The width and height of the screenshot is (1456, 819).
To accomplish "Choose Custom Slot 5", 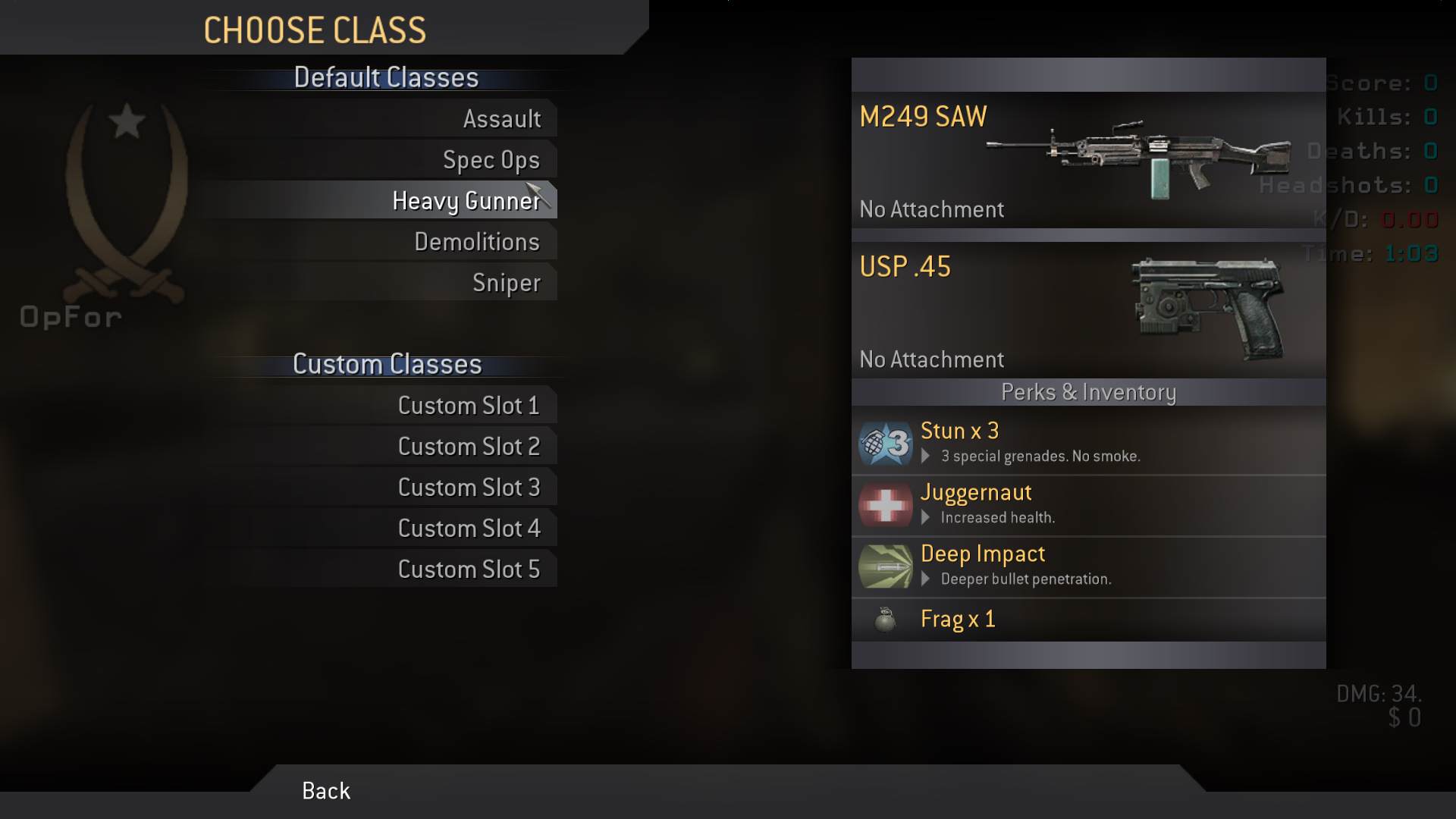I will (x=468, y=570).
